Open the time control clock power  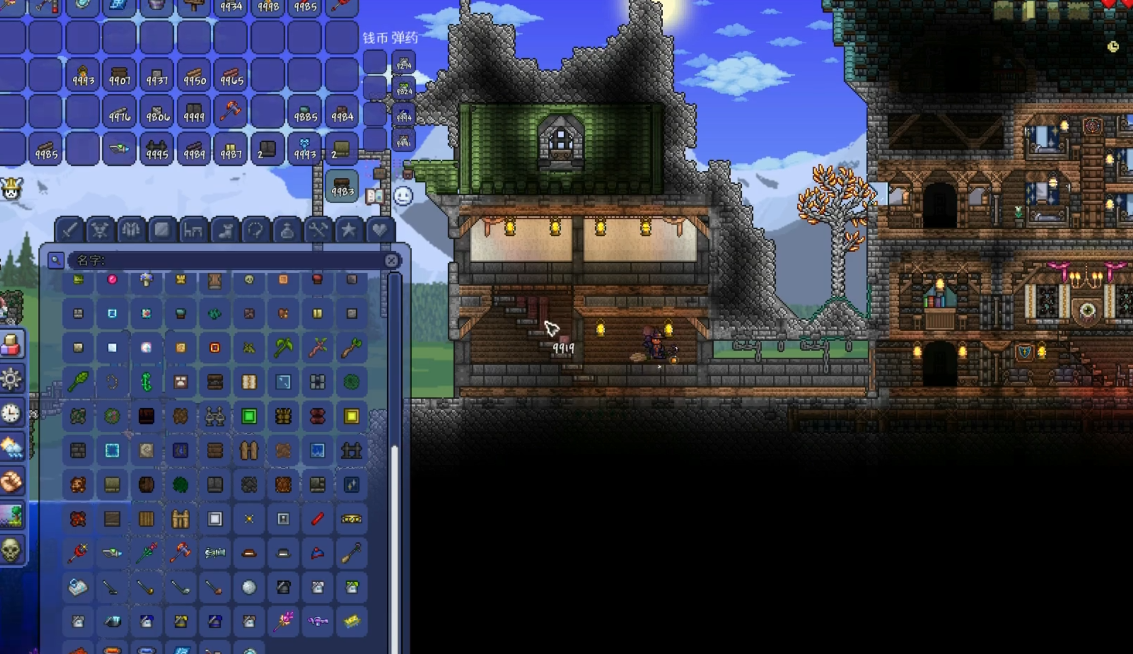(x=11, y=413)
